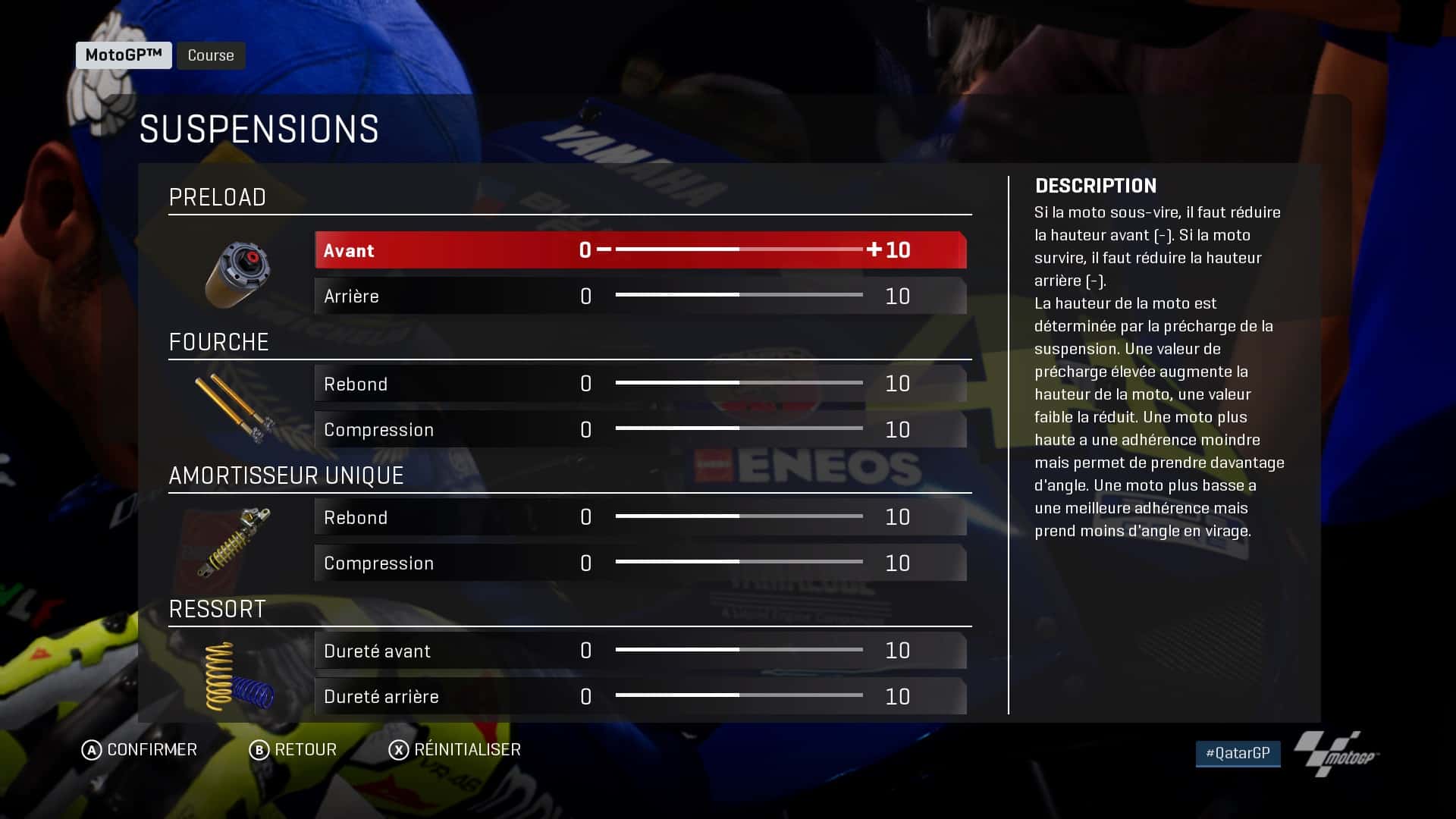Image resolution: width=1456 pixels, height=819 pixels.
Task: Adjust the Arrière preload slider
Action: coord(739,295)
